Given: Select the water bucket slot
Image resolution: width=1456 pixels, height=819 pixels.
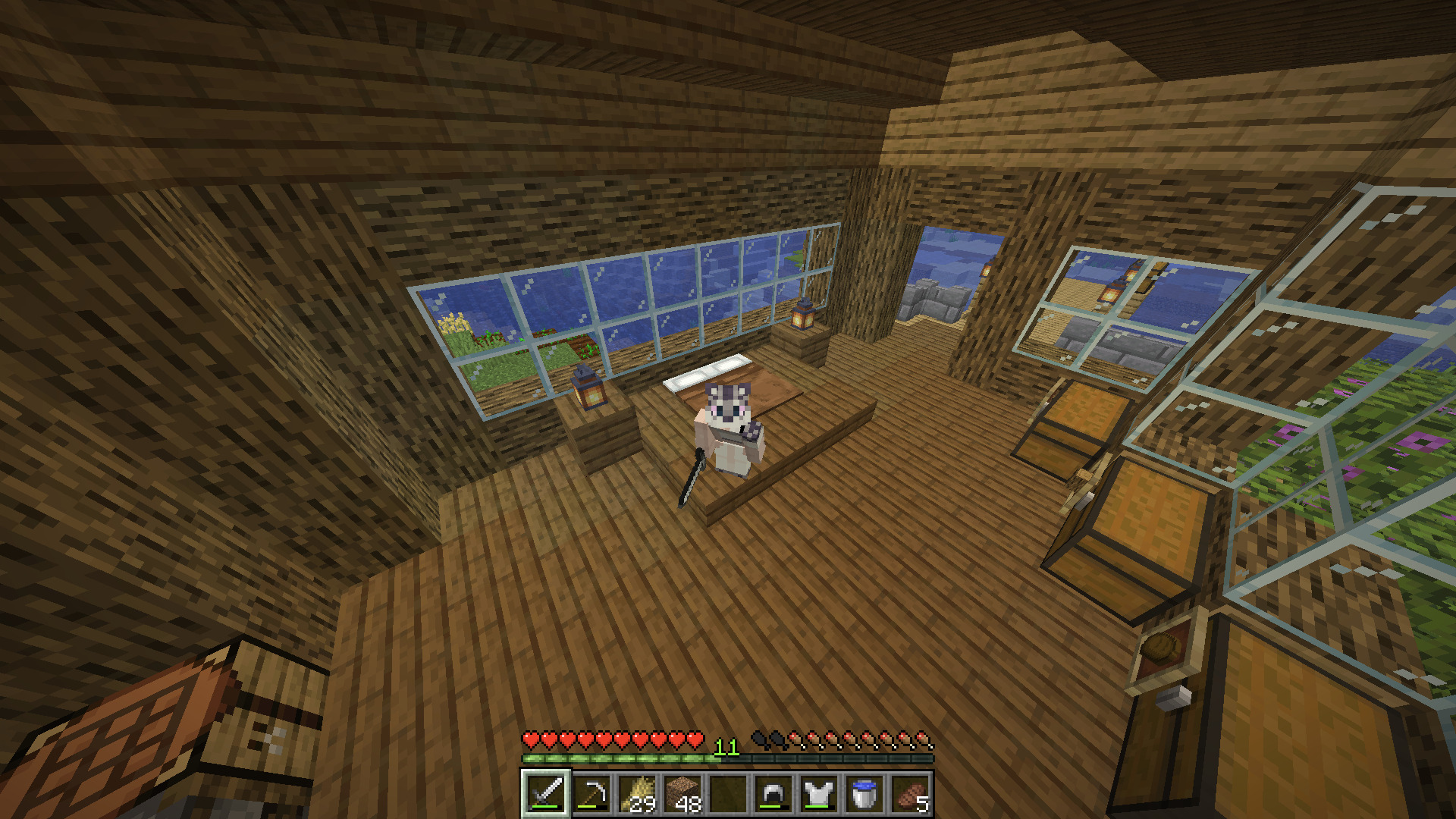Looking at the screenshot, I should coord(864,794).
